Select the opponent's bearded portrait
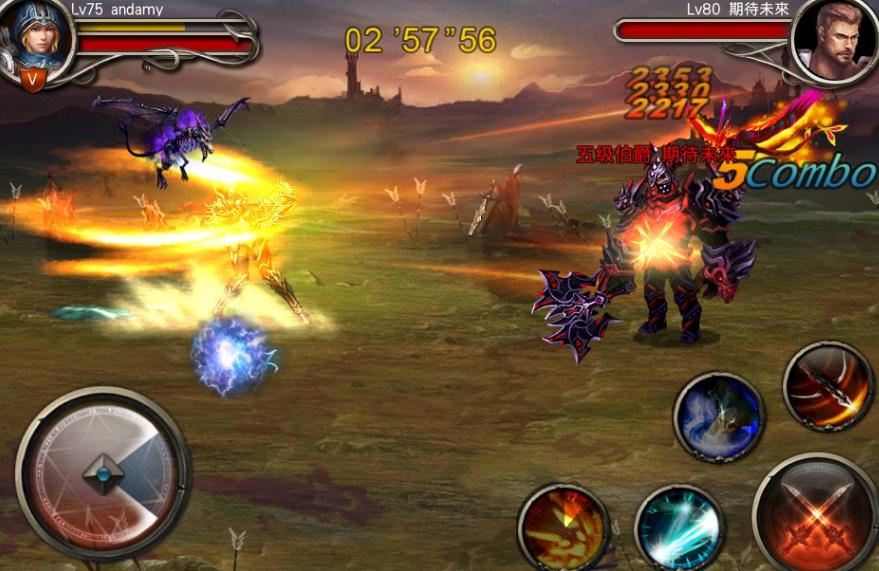This screenshot has height=571, width=879. click(x=834, y=42)
